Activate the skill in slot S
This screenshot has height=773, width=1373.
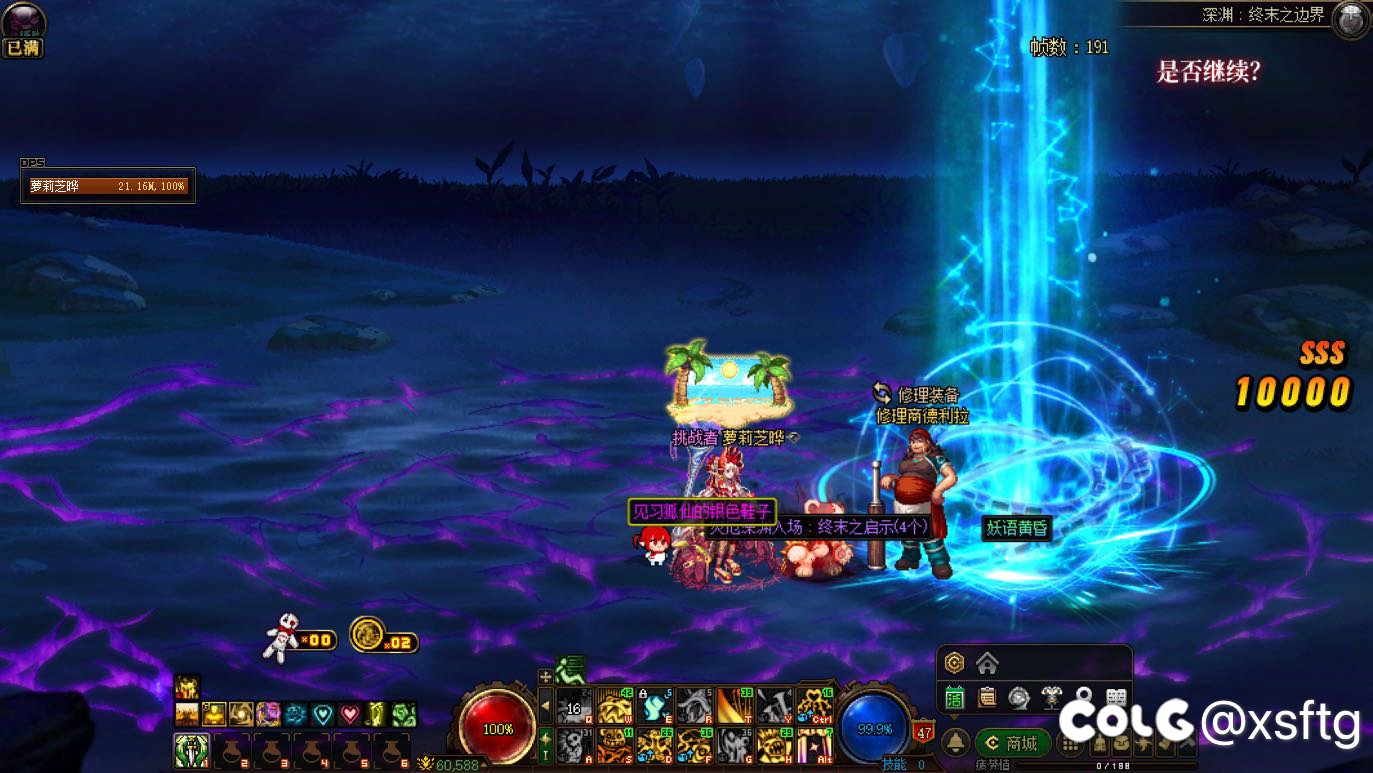click(x=614, y=744)
